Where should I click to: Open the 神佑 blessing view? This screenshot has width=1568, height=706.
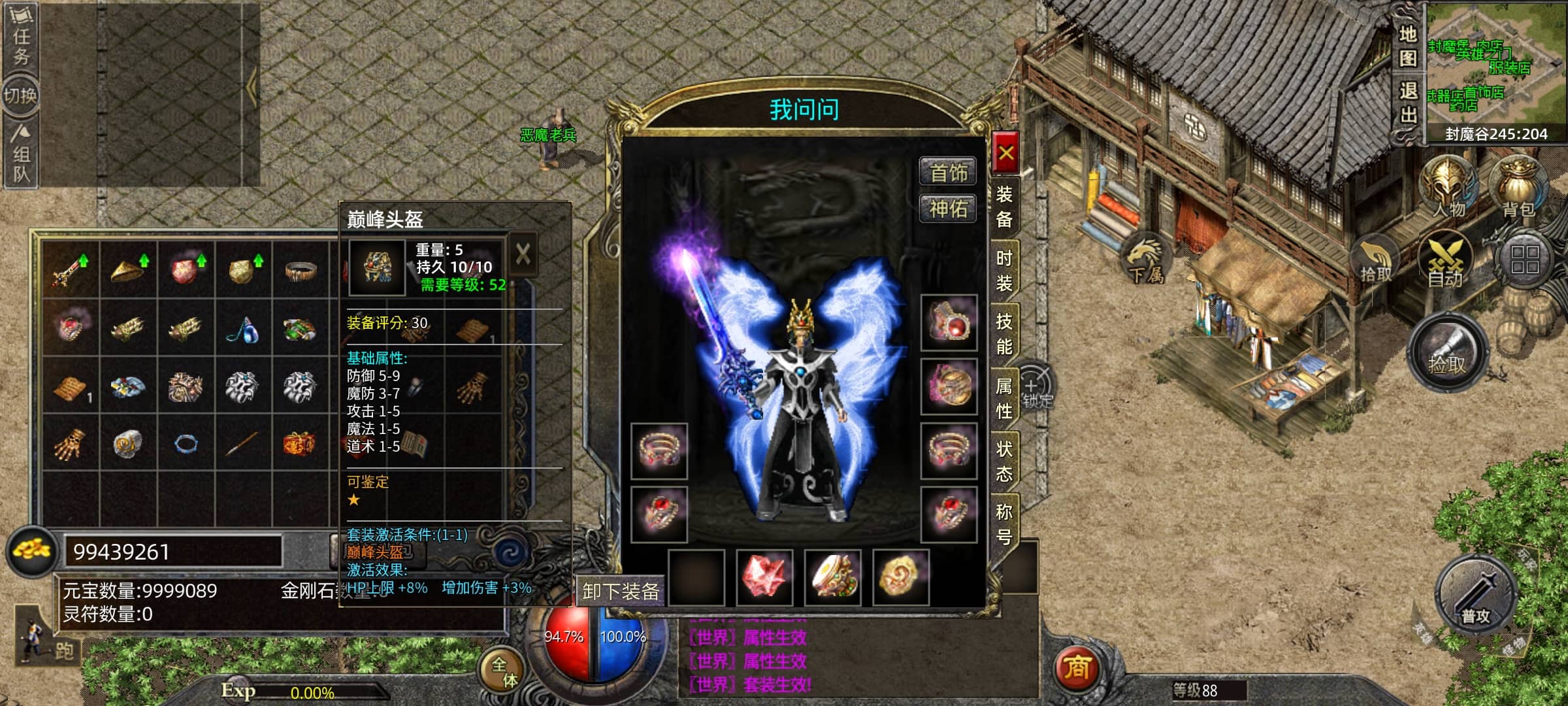[948, 209]
